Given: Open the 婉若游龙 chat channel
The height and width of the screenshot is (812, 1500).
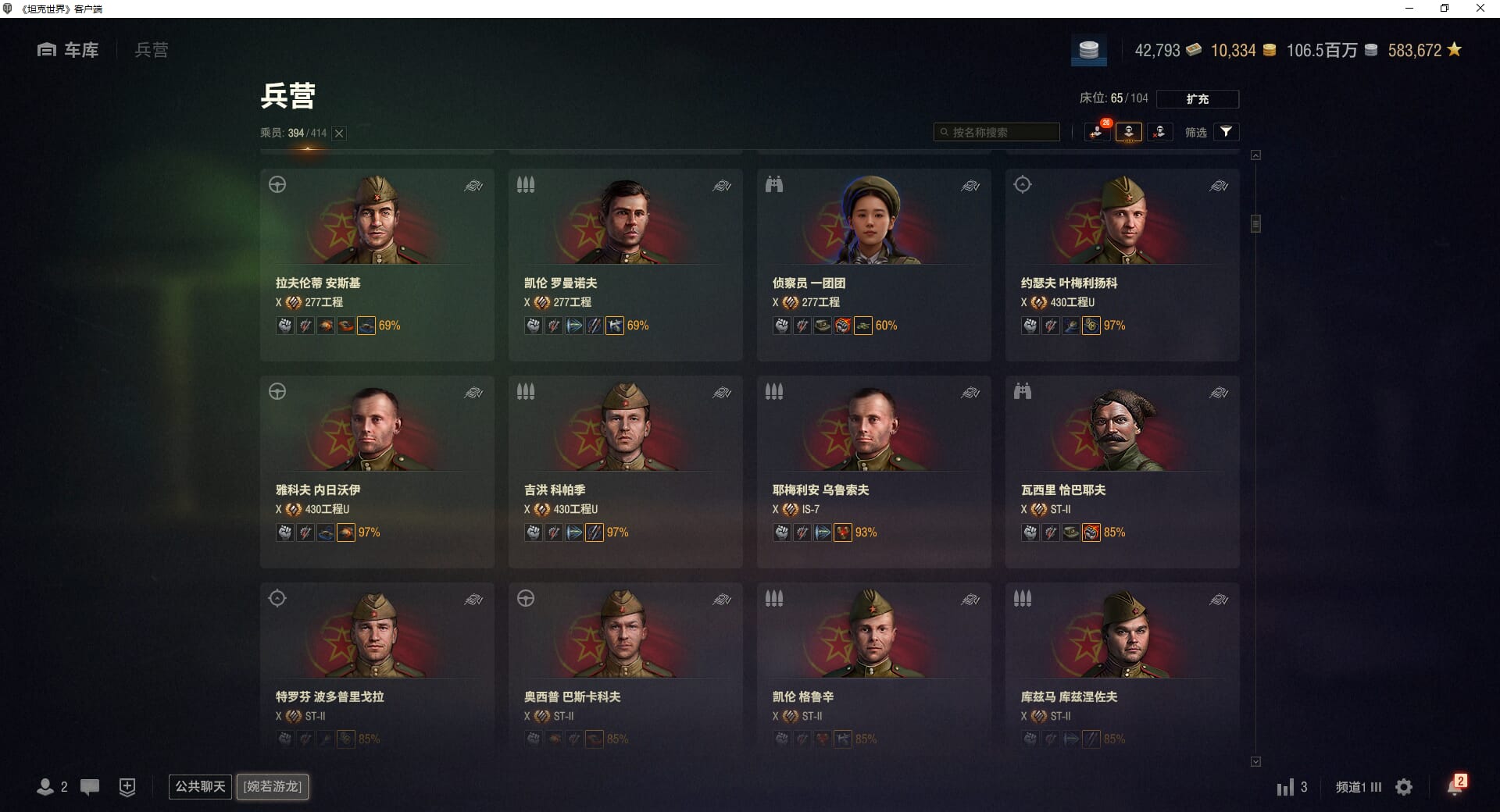Looking at the screenshot, I should pos(273,786).
